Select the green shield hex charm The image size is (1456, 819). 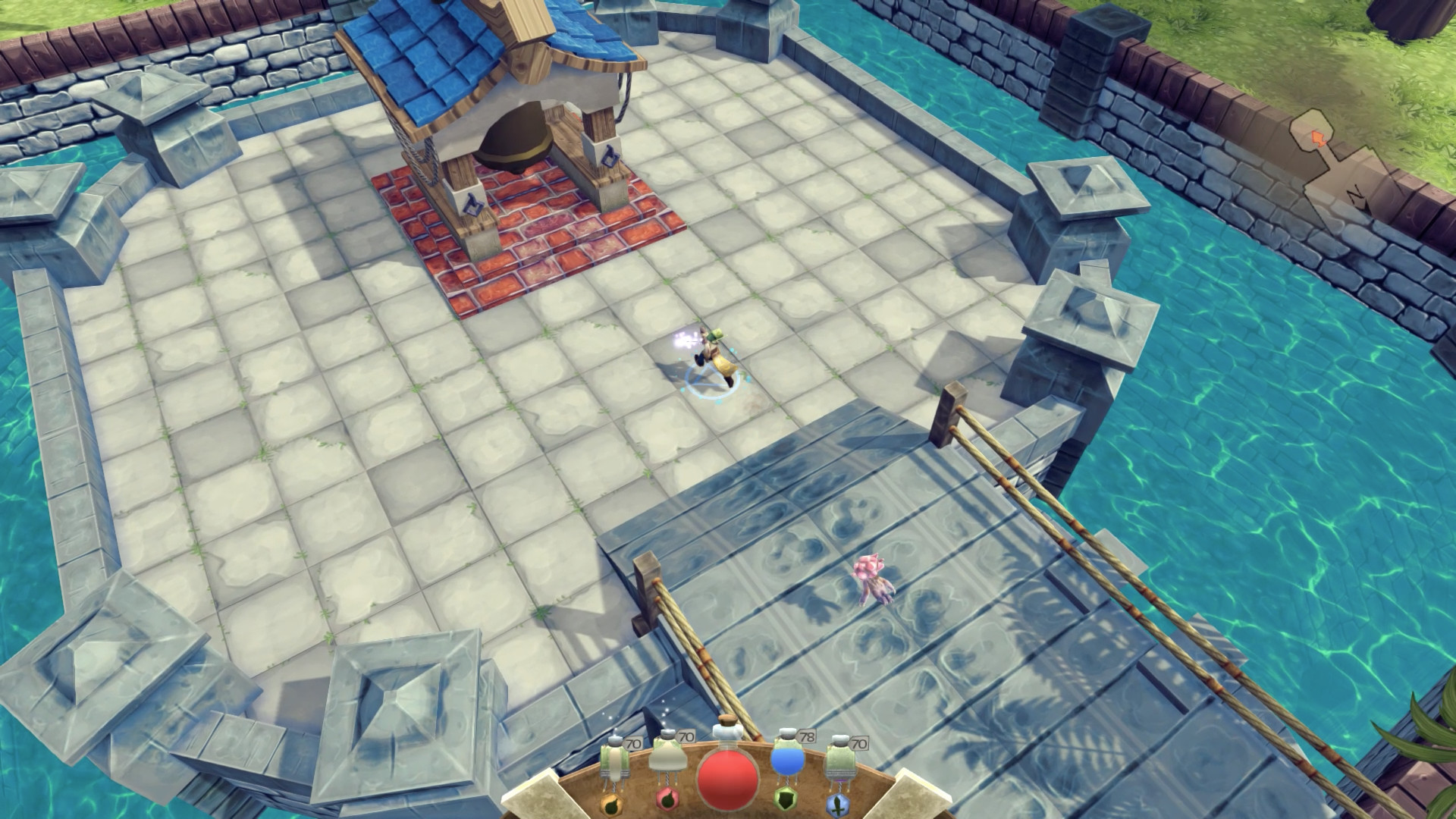786,801
